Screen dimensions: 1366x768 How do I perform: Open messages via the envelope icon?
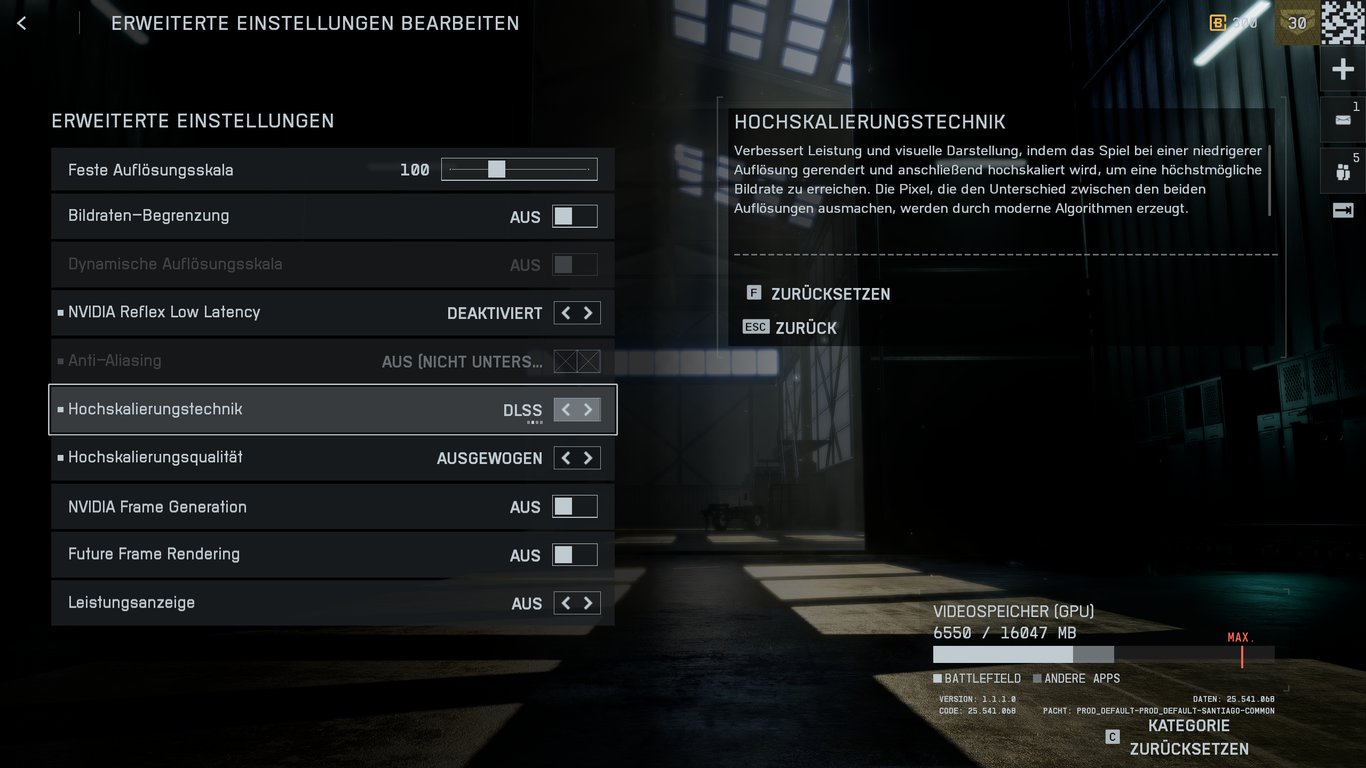(x=1343, y=119)
